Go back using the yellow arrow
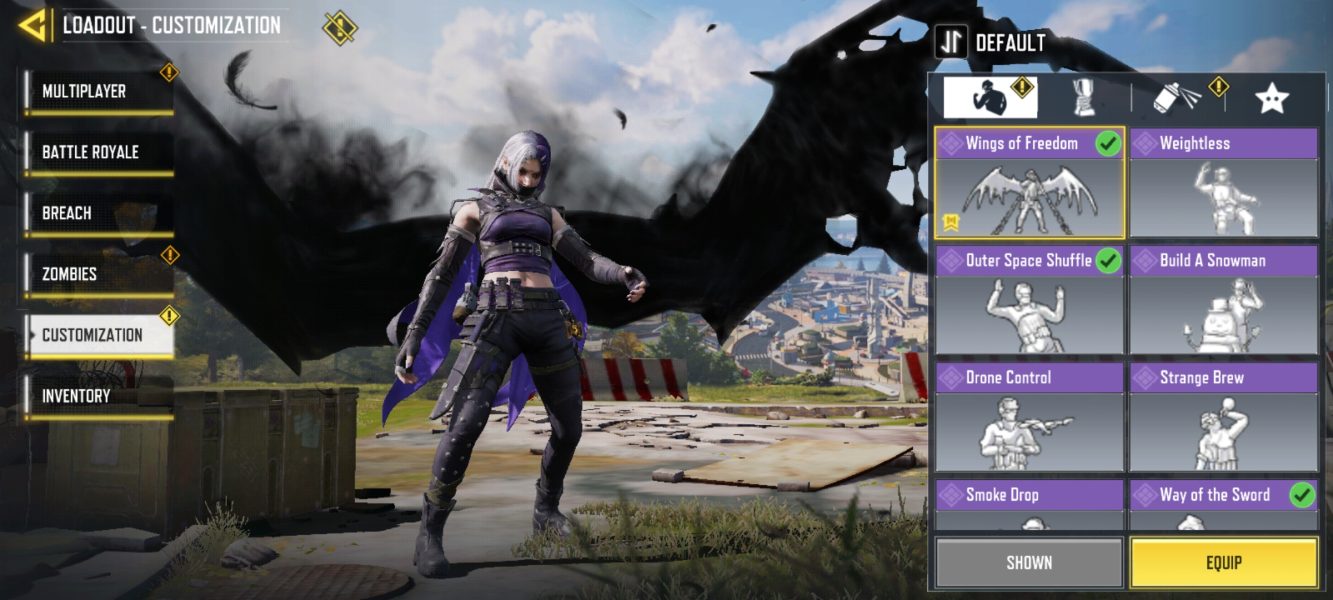 tap(33, 25)
